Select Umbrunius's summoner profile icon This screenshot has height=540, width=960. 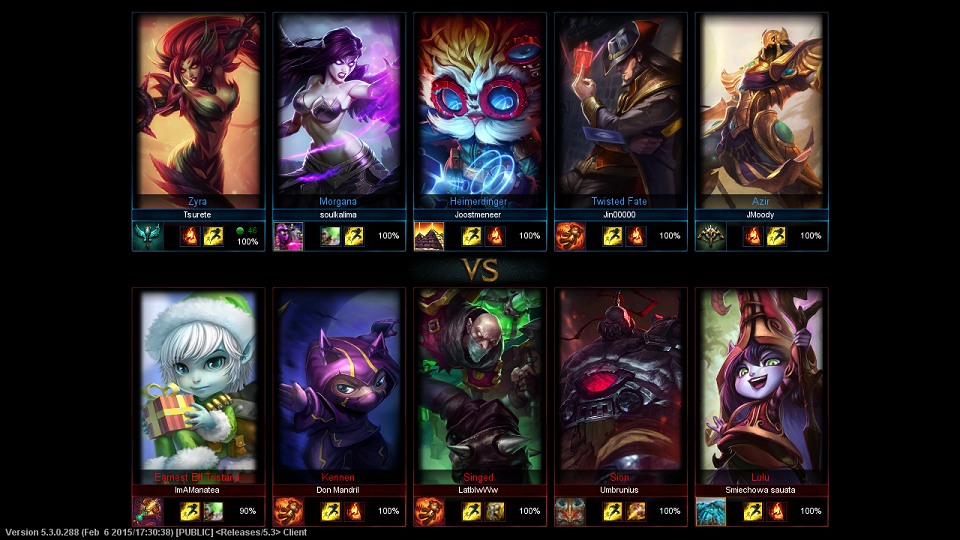pos(570,511)
